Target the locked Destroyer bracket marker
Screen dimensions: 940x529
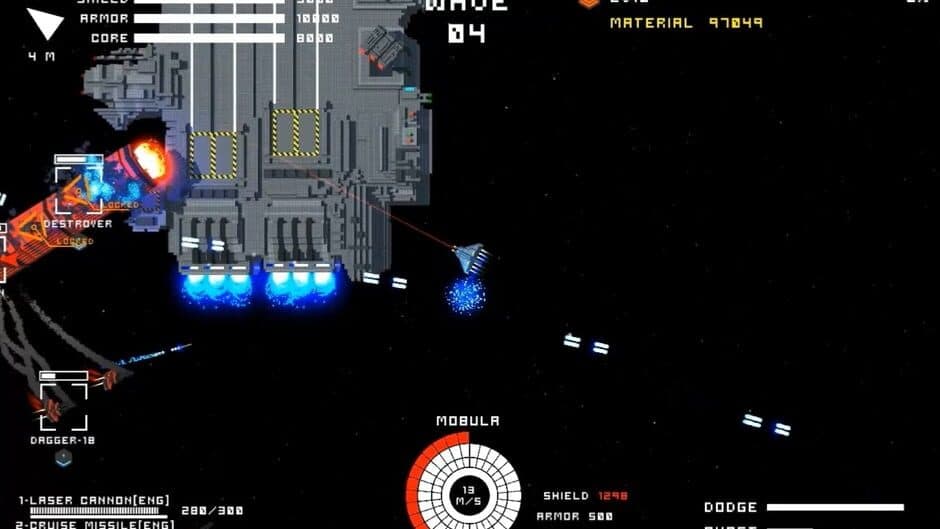point(78,189)
